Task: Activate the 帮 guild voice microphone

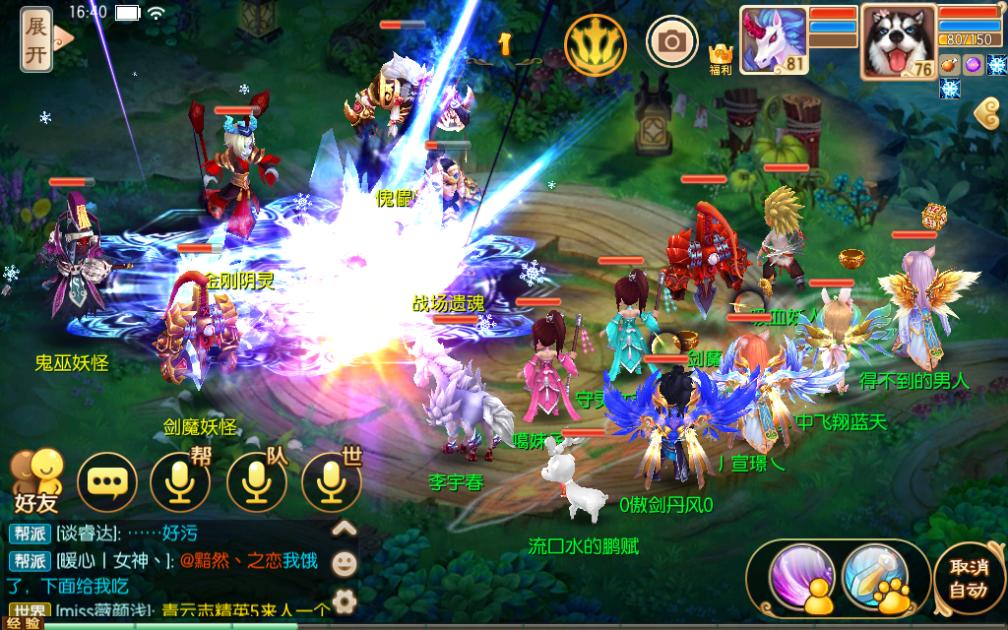Action: [180, 483]
